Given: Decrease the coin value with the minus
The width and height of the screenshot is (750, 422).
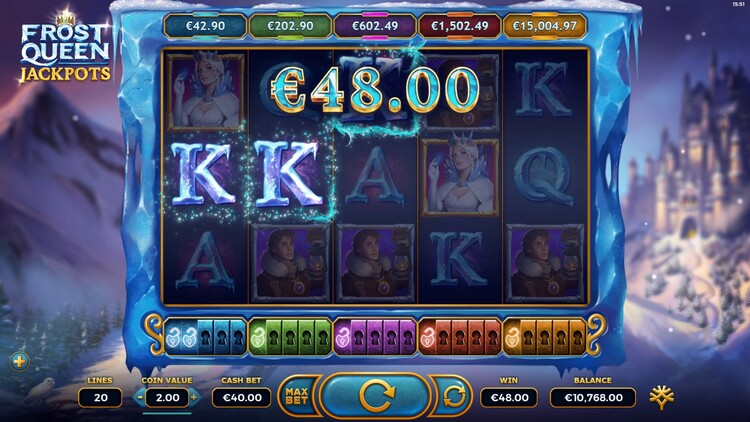Looking at the screenshot, I should point(137,397).
